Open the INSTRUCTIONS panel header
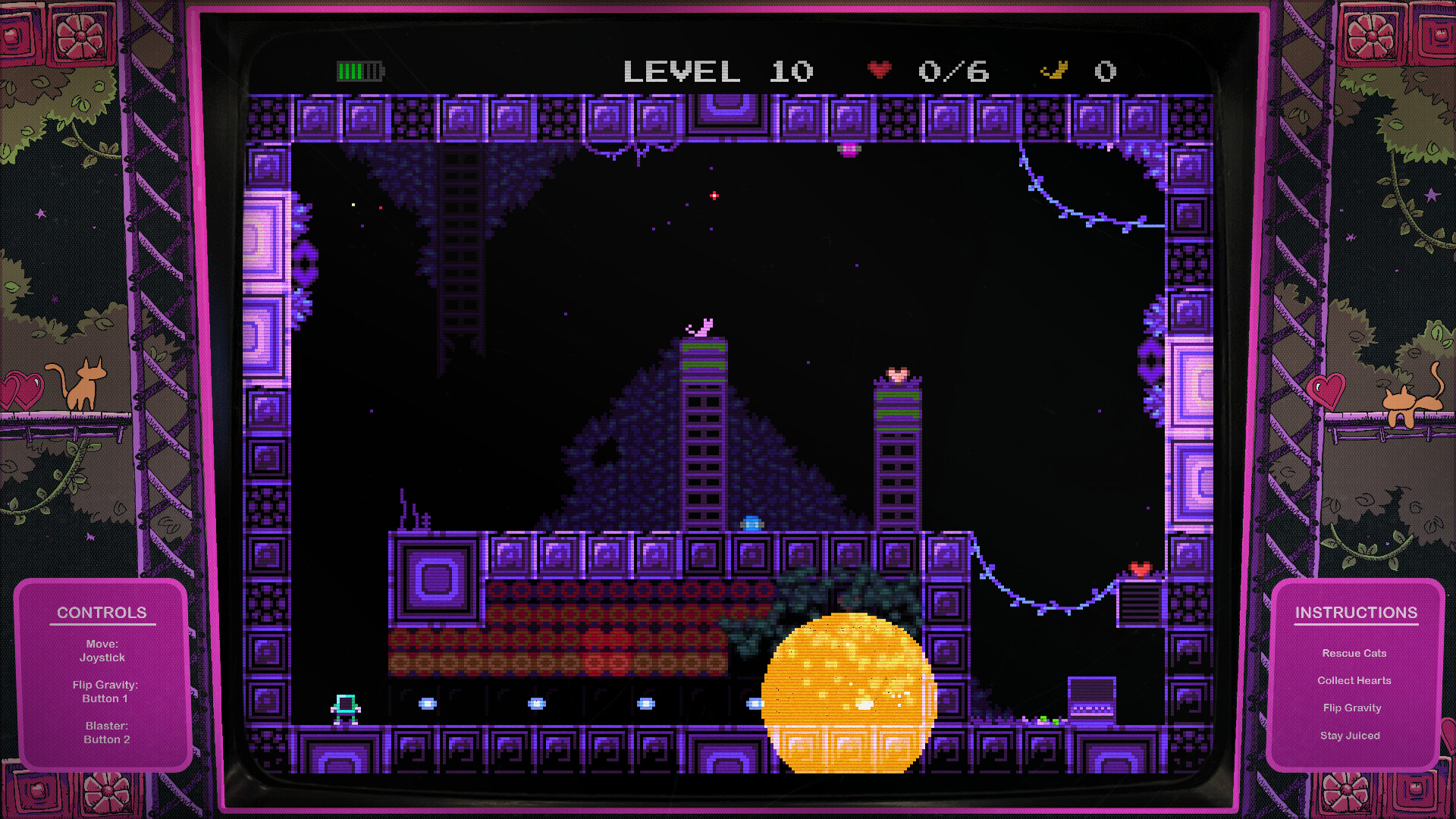 click(x=1357, y=613)
